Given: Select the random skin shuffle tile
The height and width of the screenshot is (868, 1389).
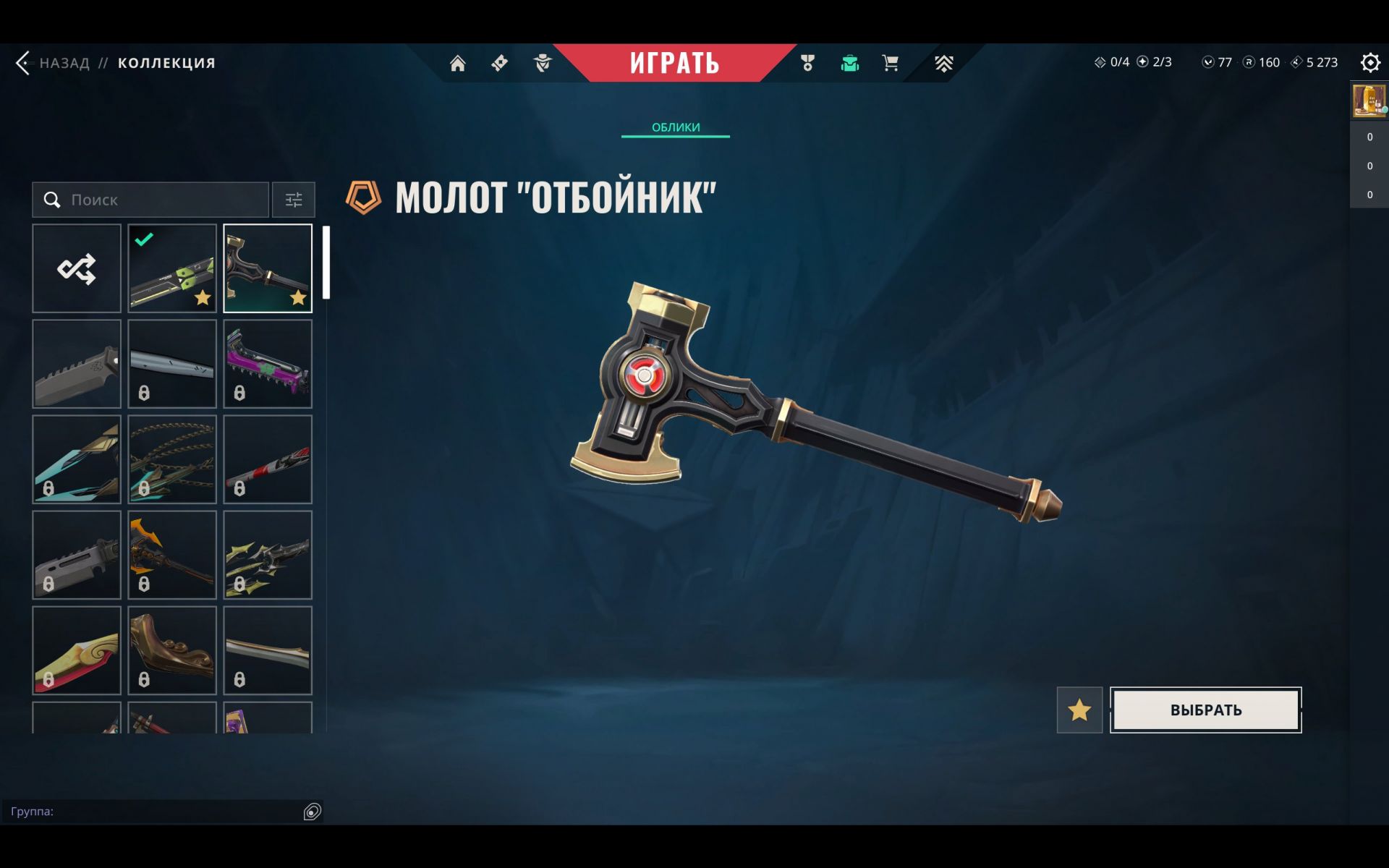Looking at the screenshot, I should [77, 268].
